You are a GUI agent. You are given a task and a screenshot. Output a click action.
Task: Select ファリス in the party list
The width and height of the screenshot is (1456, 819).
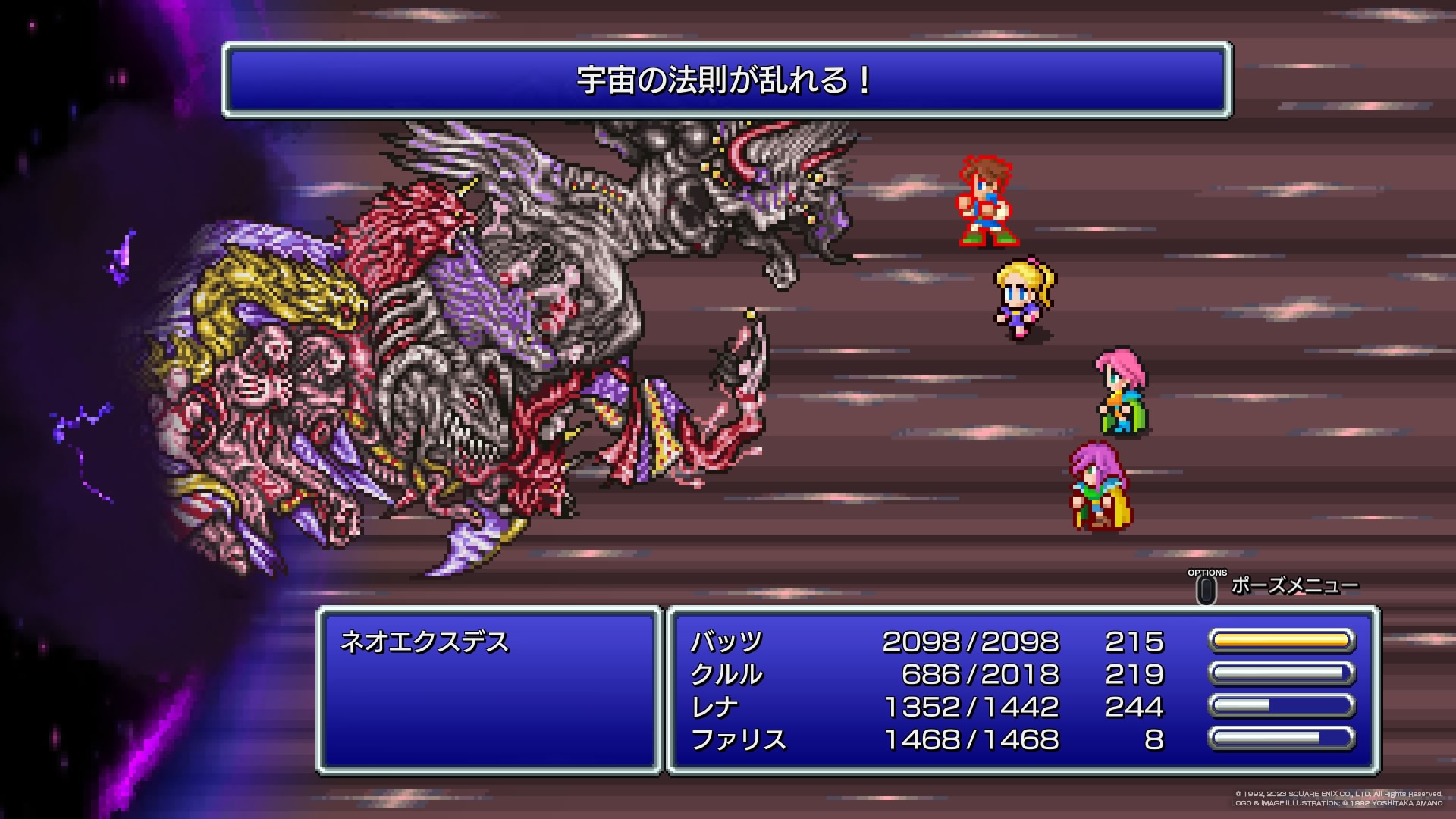pos(738,739)
